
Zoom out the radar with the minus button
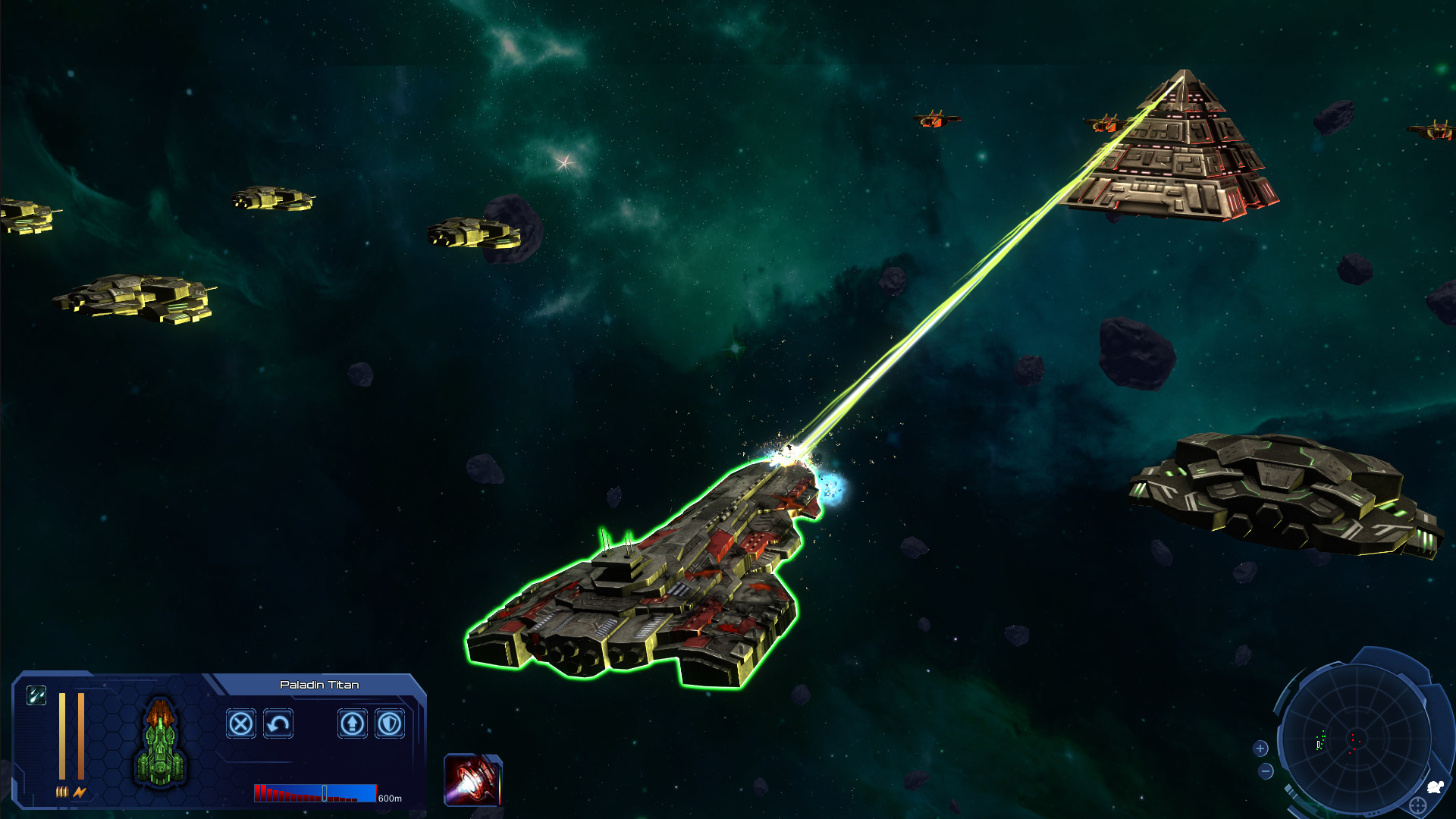[1265, 770]
